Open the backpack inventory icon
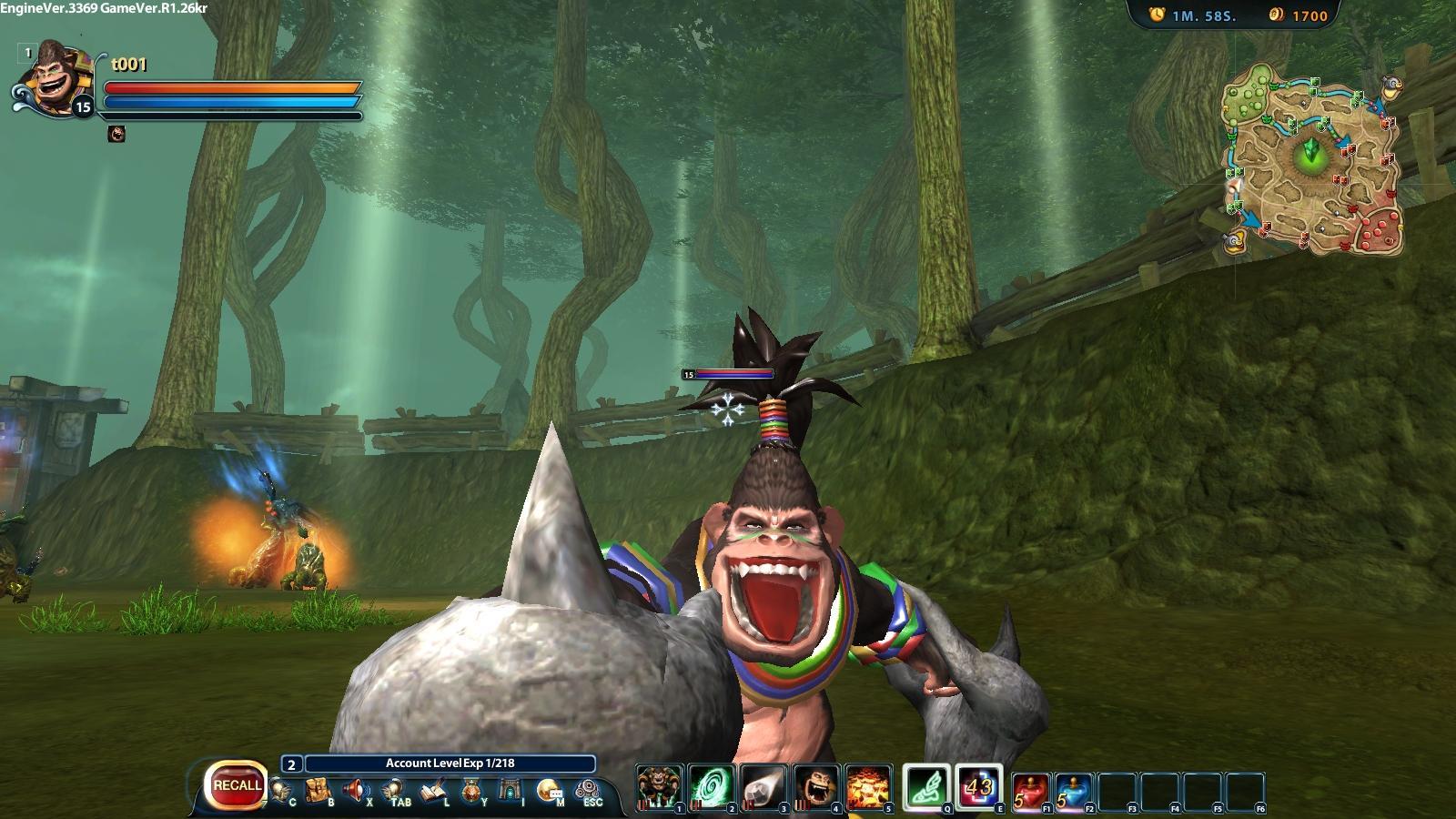 318,790
